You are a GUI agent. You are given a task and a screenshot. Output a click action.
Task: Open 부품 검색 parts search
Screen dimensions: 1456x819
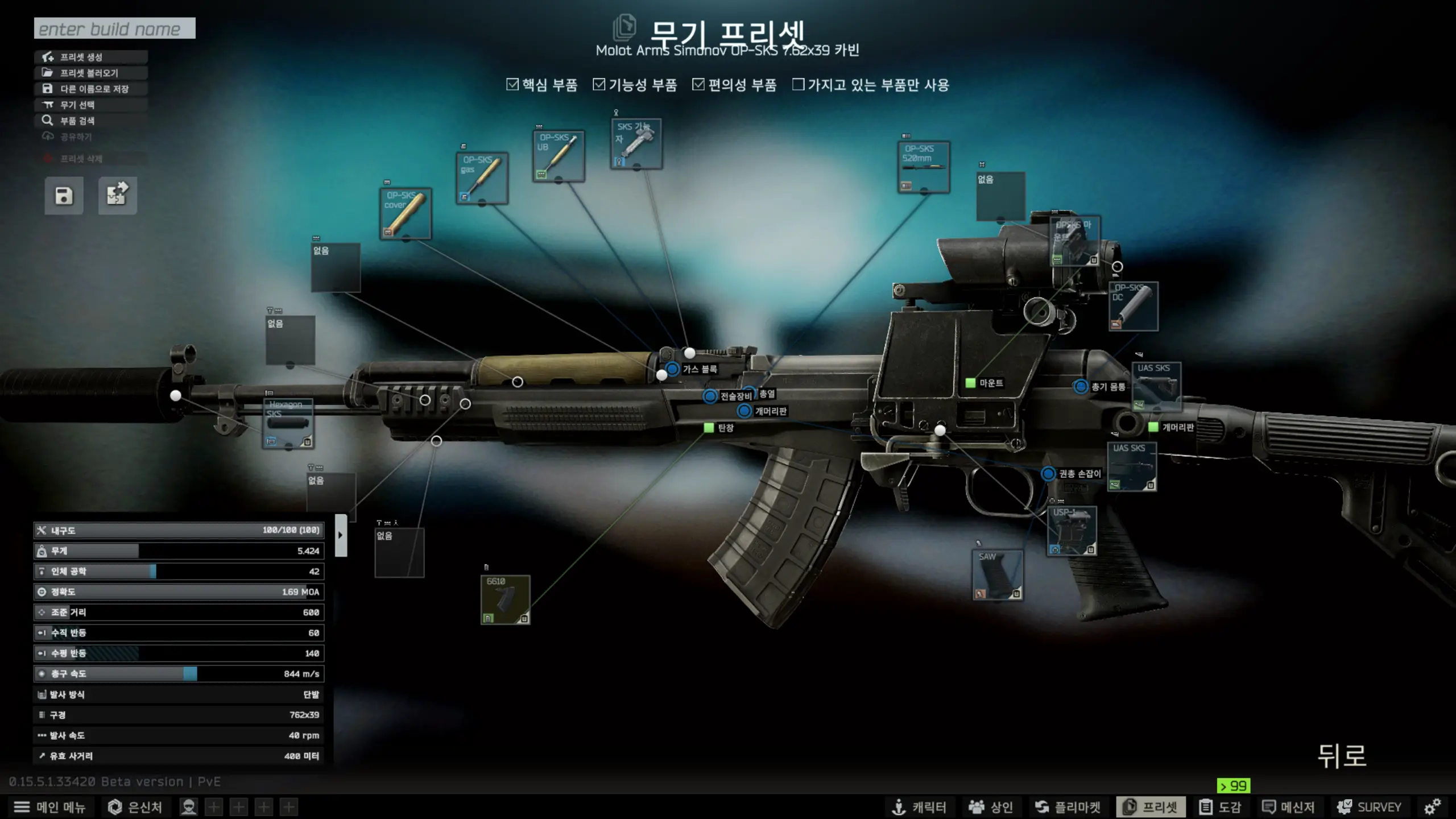coord(91,121)
